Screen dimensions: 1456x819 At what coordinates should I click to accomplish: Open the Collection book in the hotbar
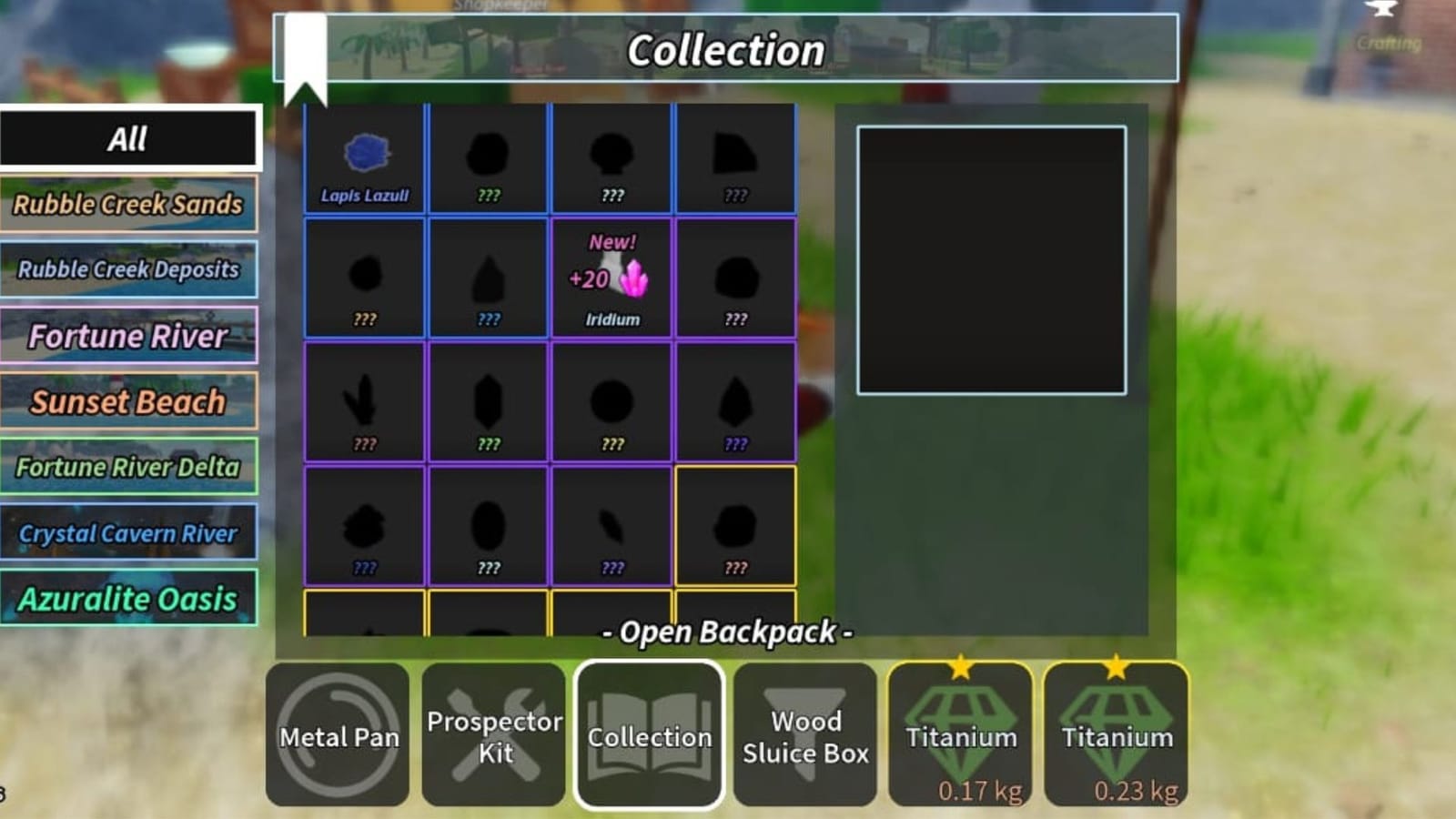click(648, 733)
